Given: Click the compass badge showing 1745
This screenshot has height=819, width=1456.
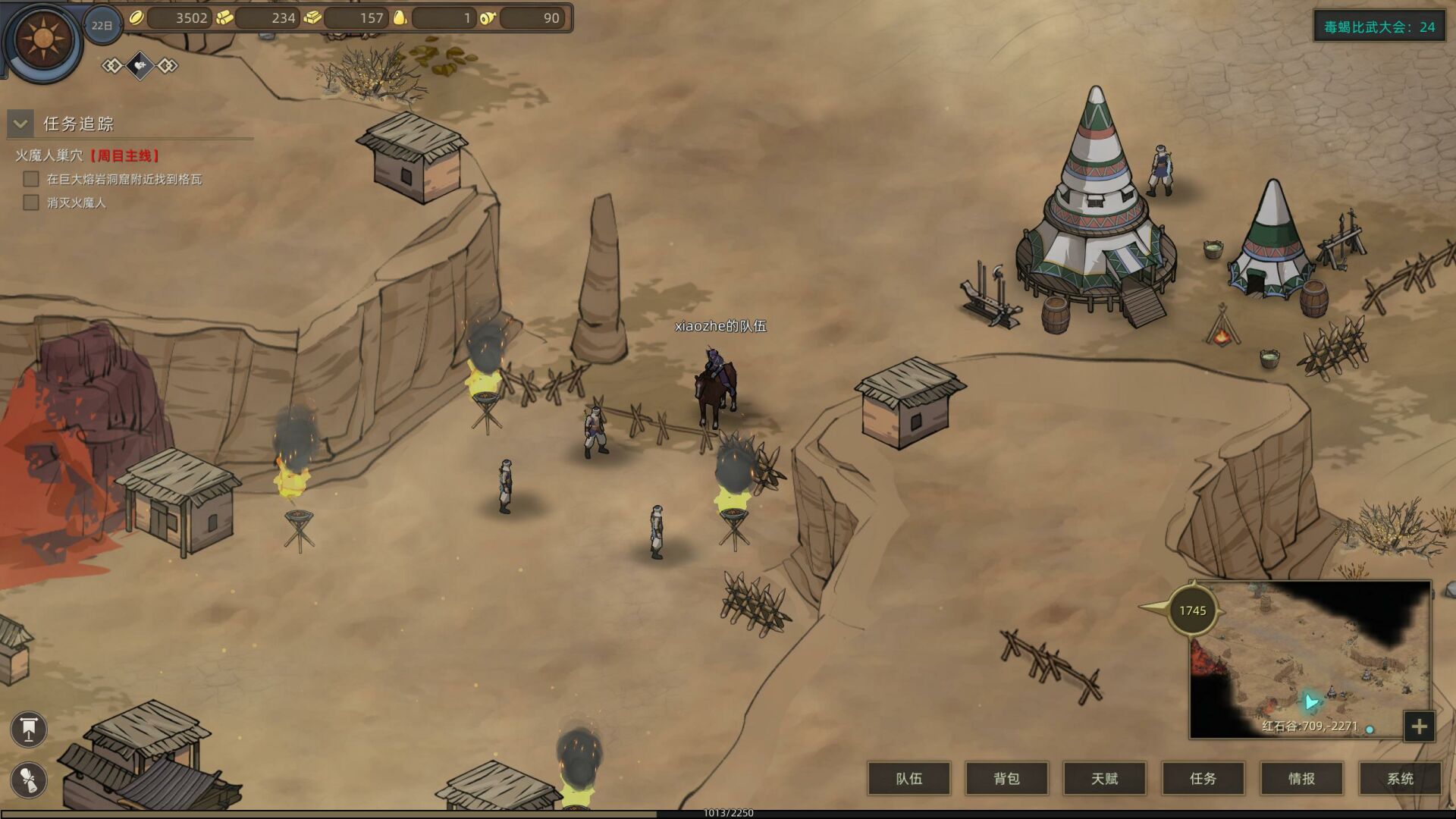Looking at the screenshot, I should tap(1191, 610).
